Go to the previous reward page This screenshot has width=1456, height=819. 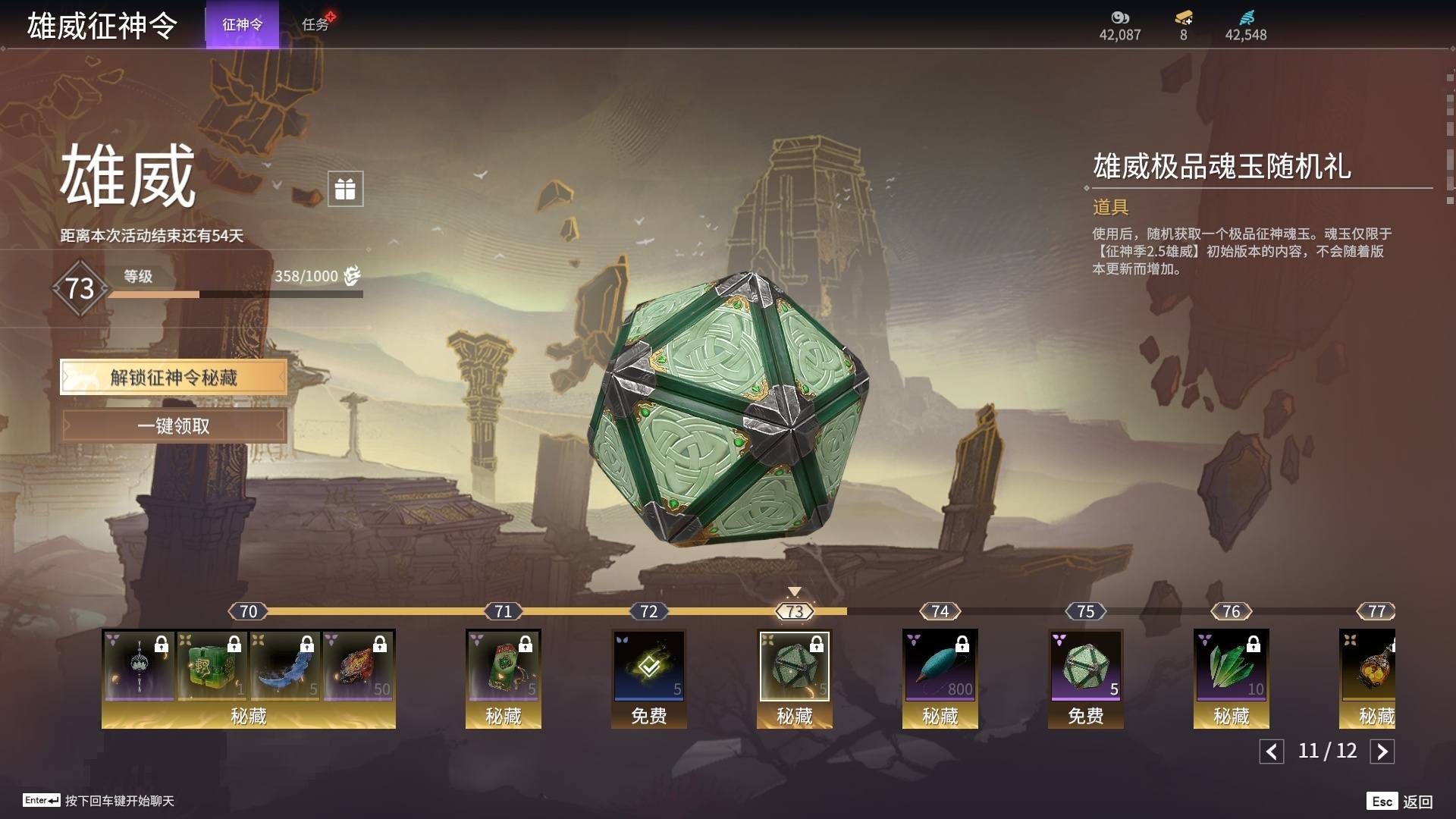1272,752
